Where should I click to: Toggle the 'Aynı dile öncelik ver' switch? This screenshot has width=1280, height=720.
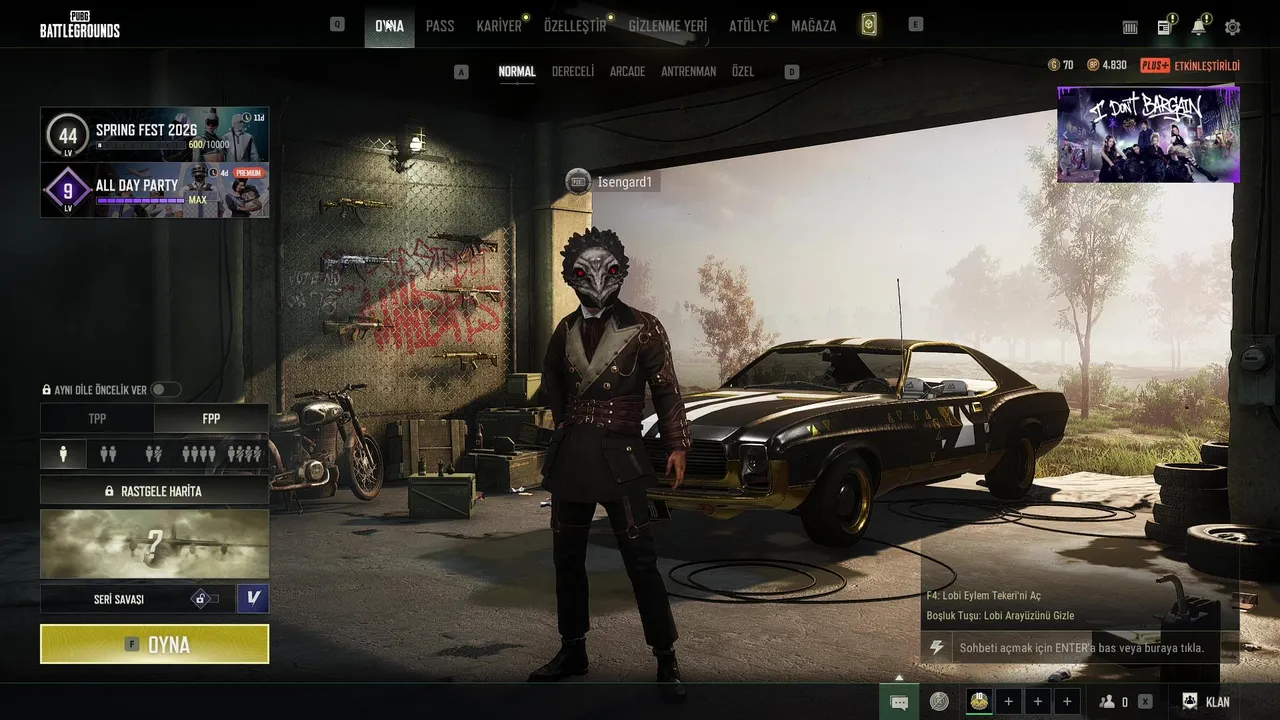click(165, 390)
